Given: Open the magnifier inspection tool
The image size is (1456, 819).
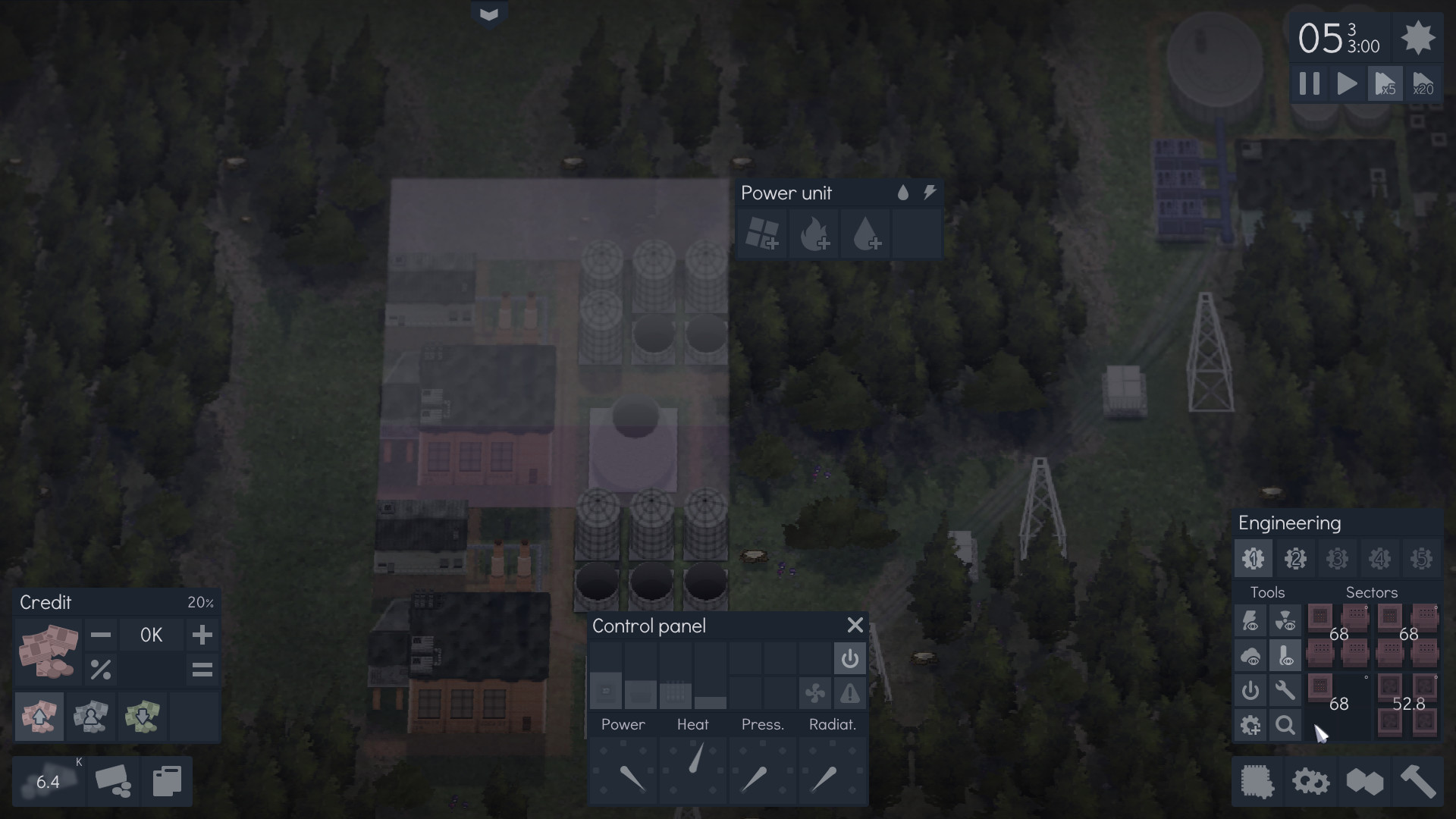Looking at the screenshot, I should pos(1285,725).
